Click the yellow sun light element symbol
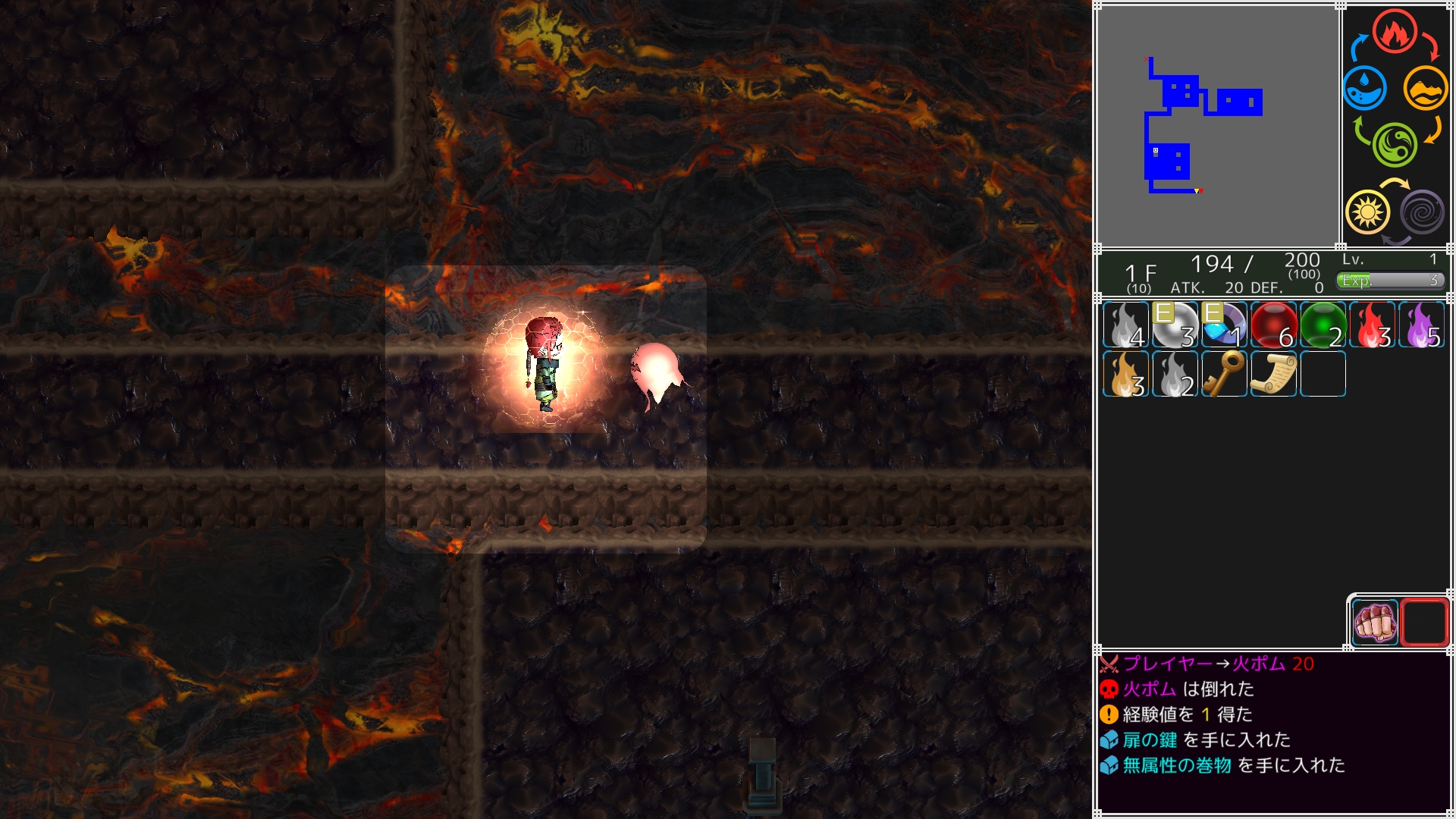This screenshot has height=819, width=1456. pos(1367,212)
